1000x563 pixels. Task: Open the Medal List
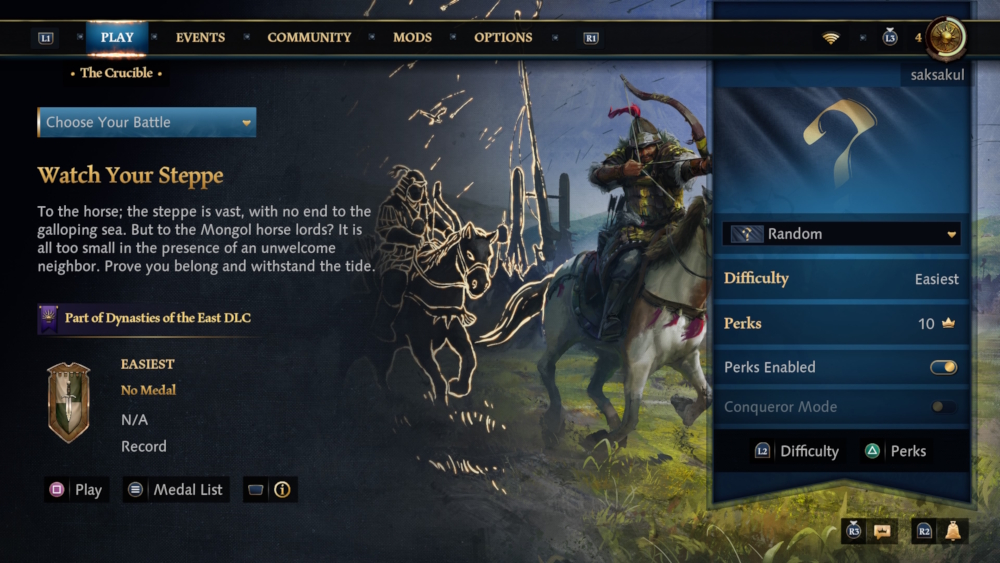click(x=176, y=490)
